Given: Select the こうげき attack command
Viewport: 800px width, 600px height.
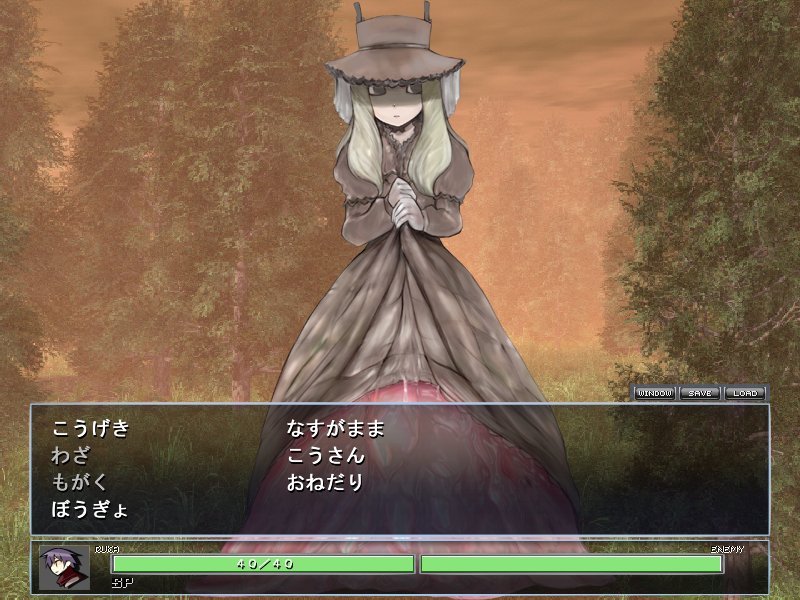Looking at the screenshot, I should click(91, 429).
